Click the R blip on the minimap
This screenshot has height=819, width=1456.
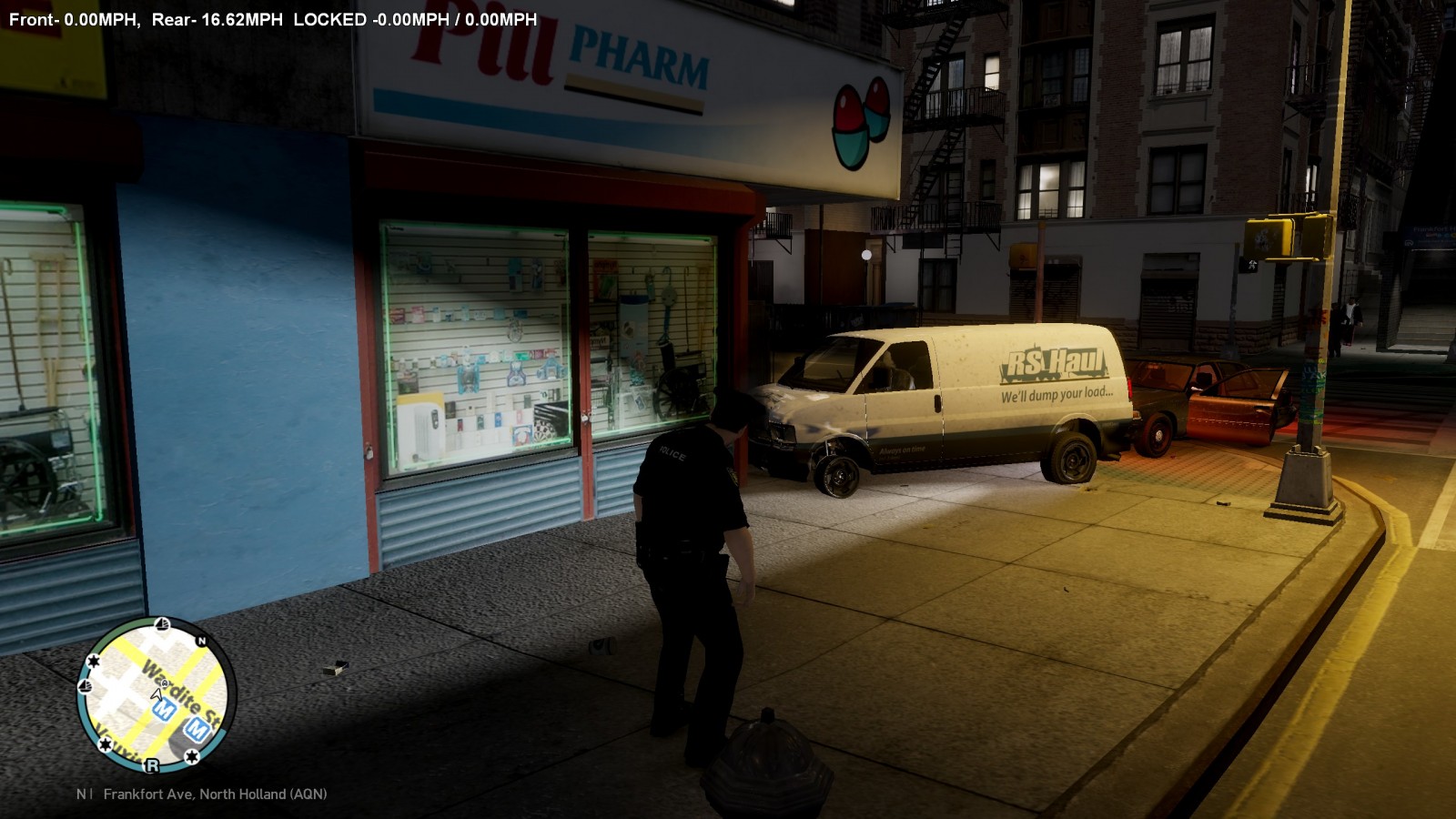point(152,765)
